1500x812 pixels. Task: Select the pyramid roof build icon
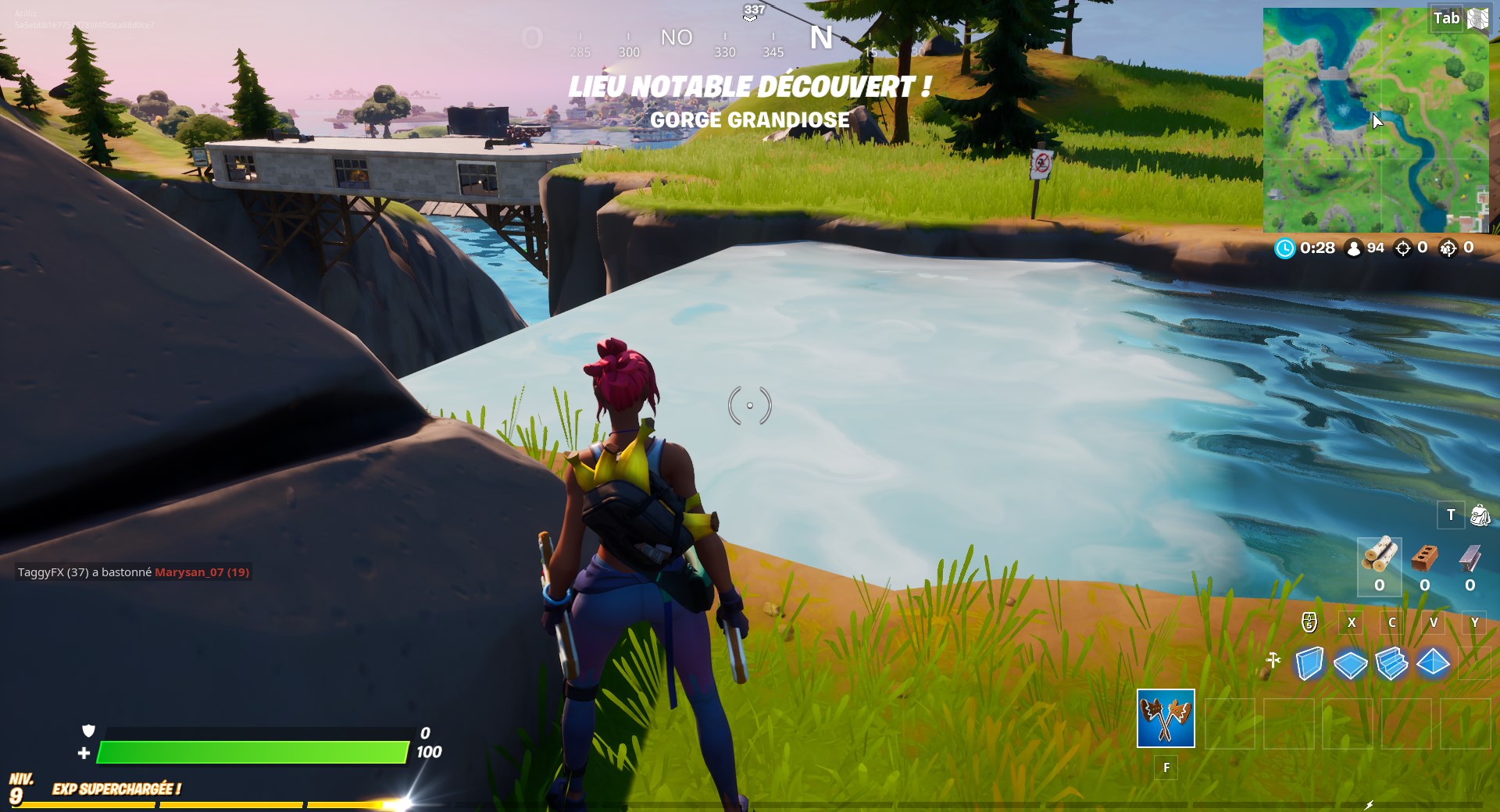click(1431, 662)
